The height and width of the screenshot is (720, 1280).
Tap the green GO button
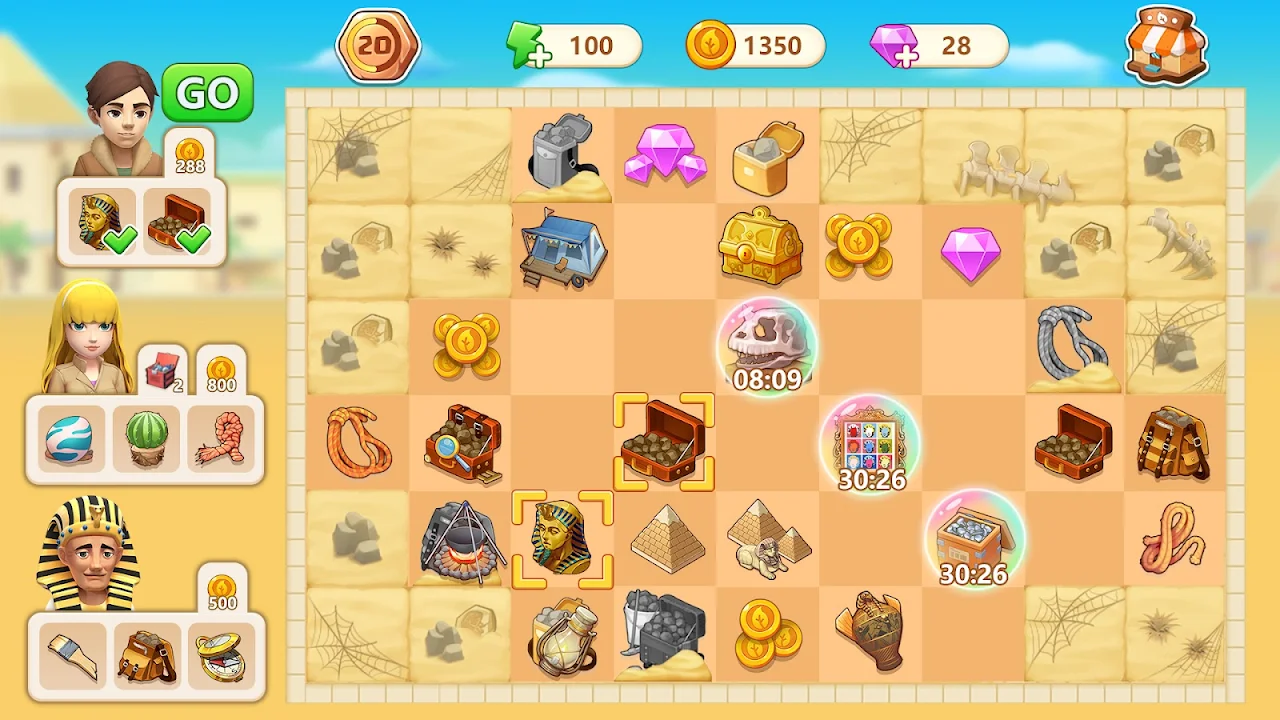[x=208, y=93]
